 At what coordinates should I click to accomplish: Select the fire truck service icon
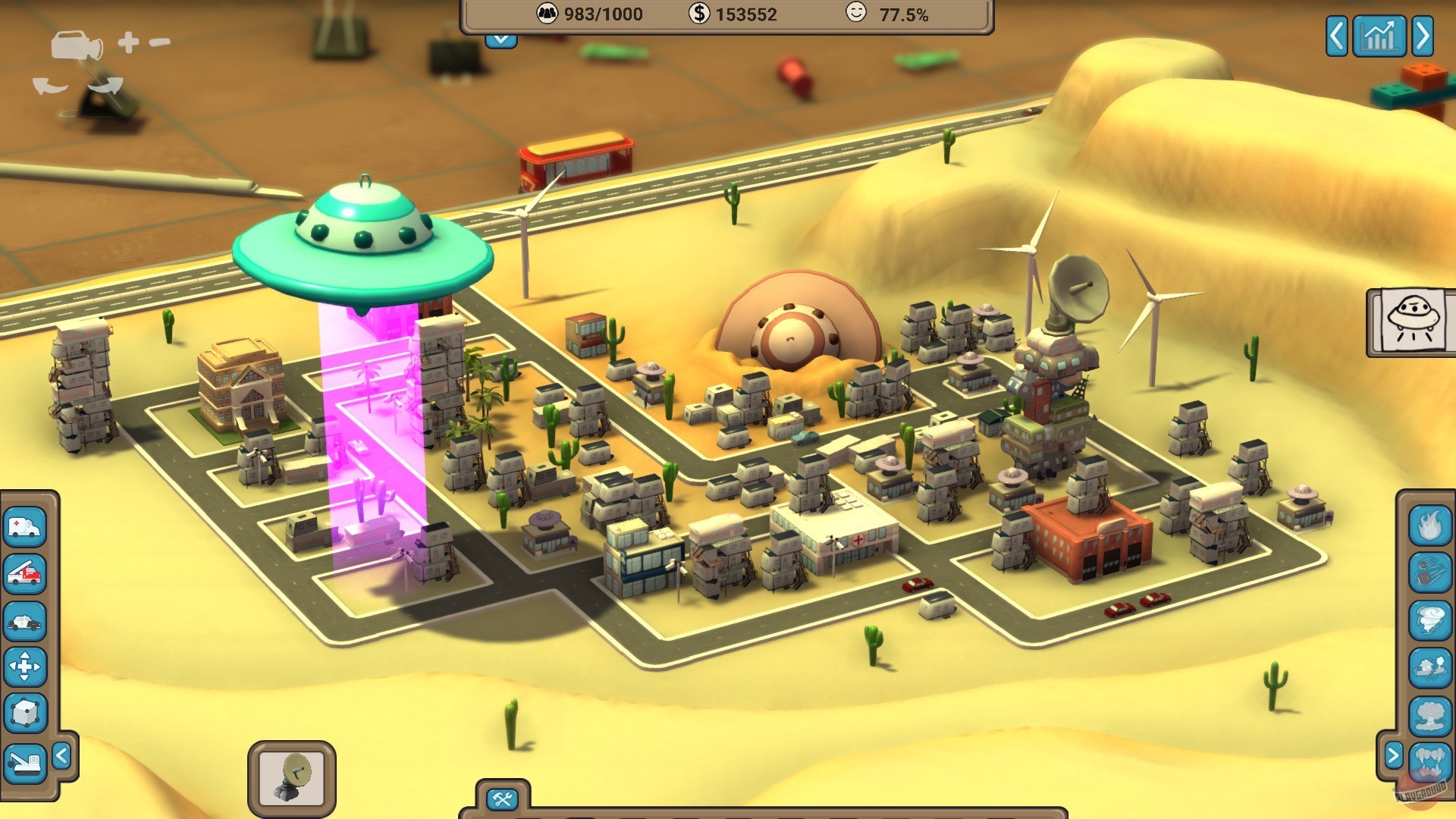pyautogui.click(x=25, y=573)
